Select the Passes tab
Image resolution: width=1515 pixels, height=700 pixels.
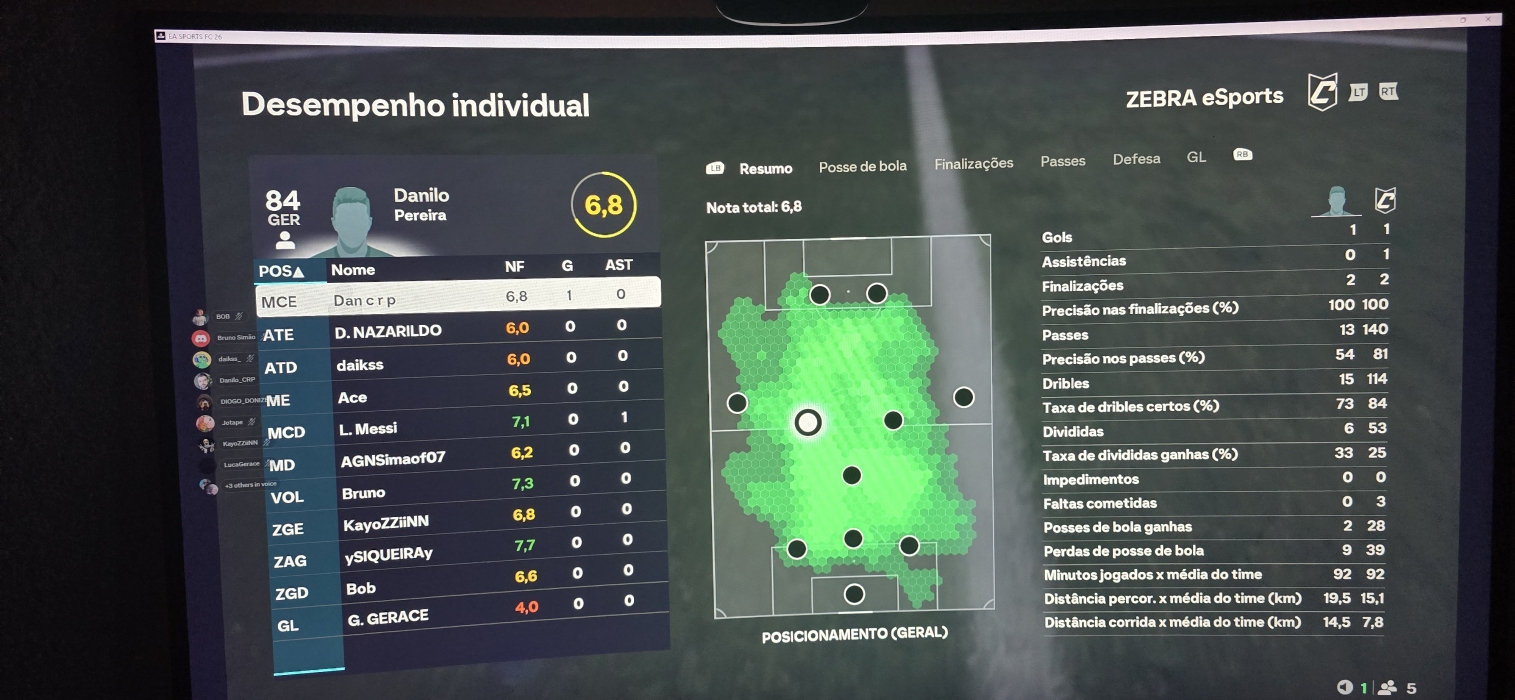point(1062,161)
